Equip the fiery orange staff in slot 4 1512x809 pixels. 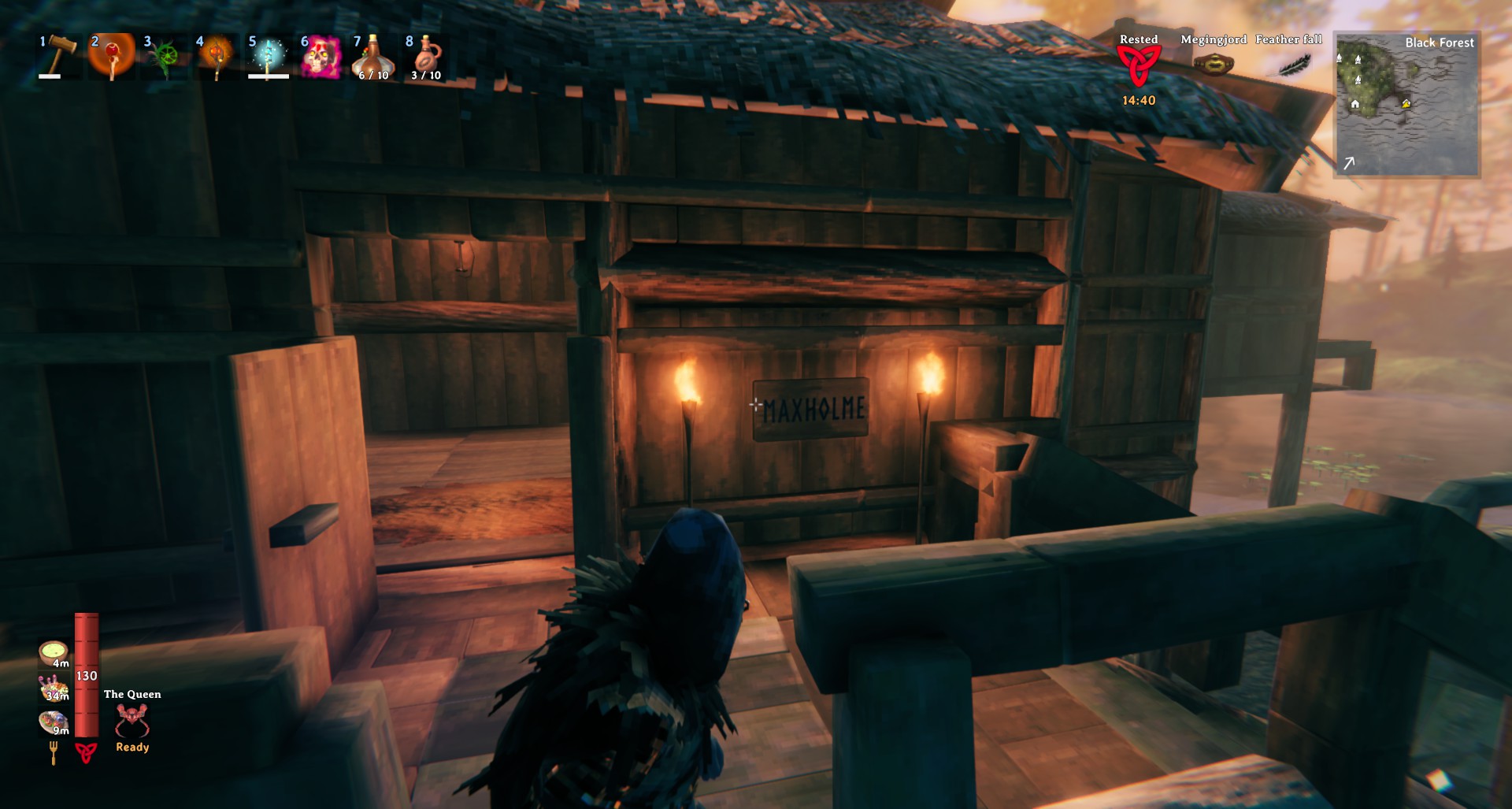click(217, 57)
